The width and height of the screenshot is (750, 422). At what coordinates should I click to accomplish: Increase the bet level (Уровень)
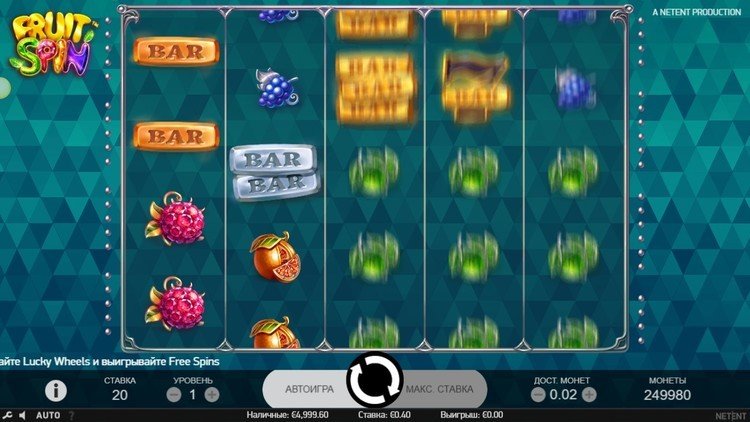point(212,395)
